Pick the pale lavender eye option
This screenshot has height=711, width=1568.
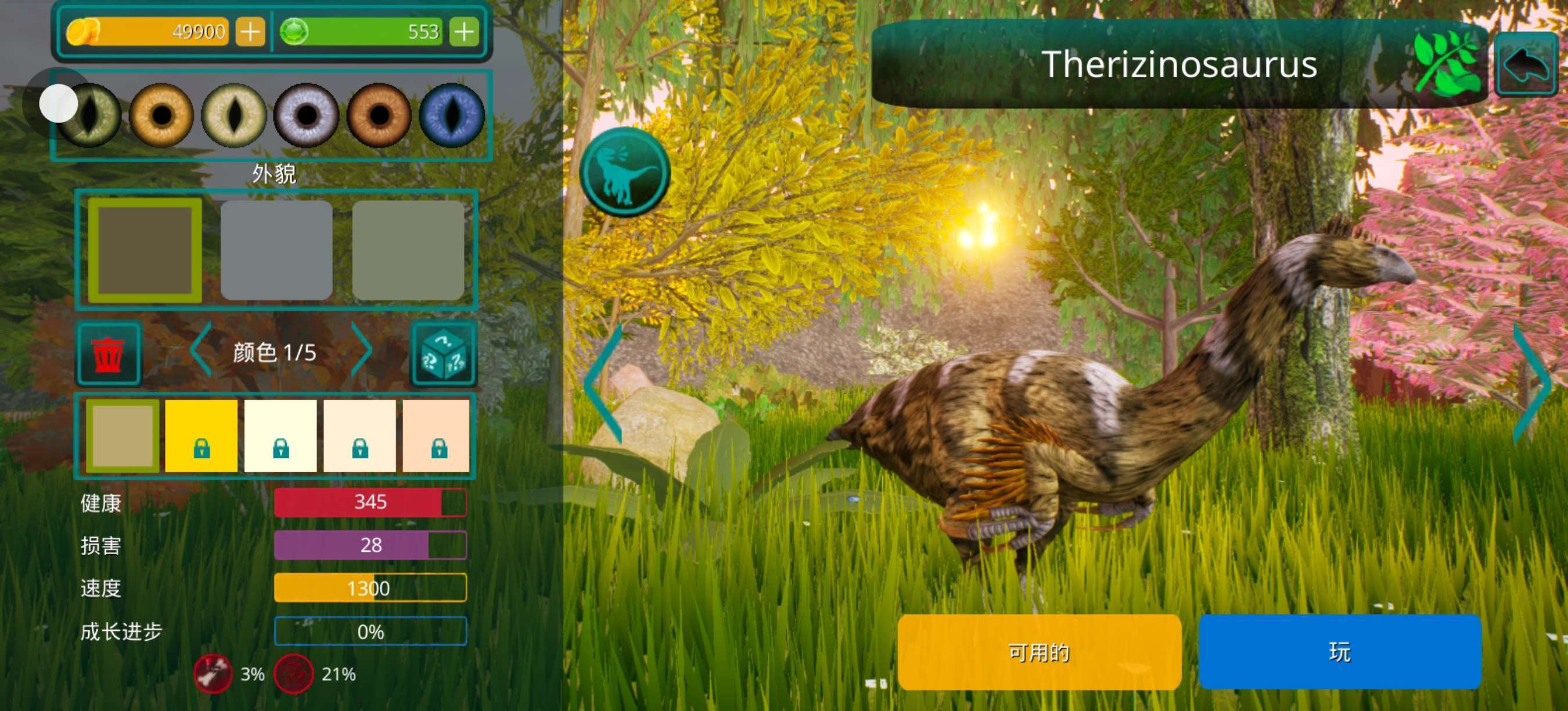(307, 114)
